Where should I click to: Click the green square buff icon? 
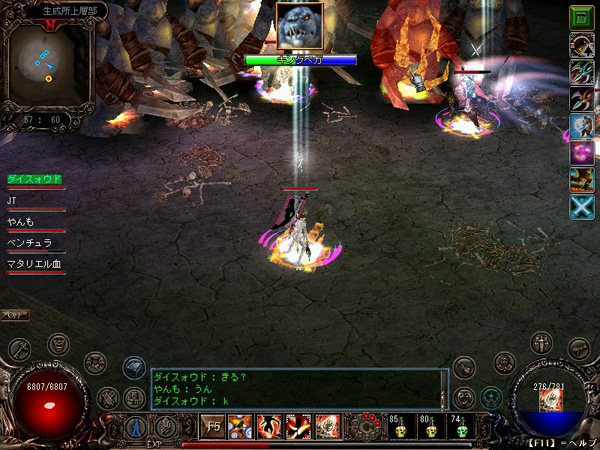pyautogui.click(x=581, y=17)
